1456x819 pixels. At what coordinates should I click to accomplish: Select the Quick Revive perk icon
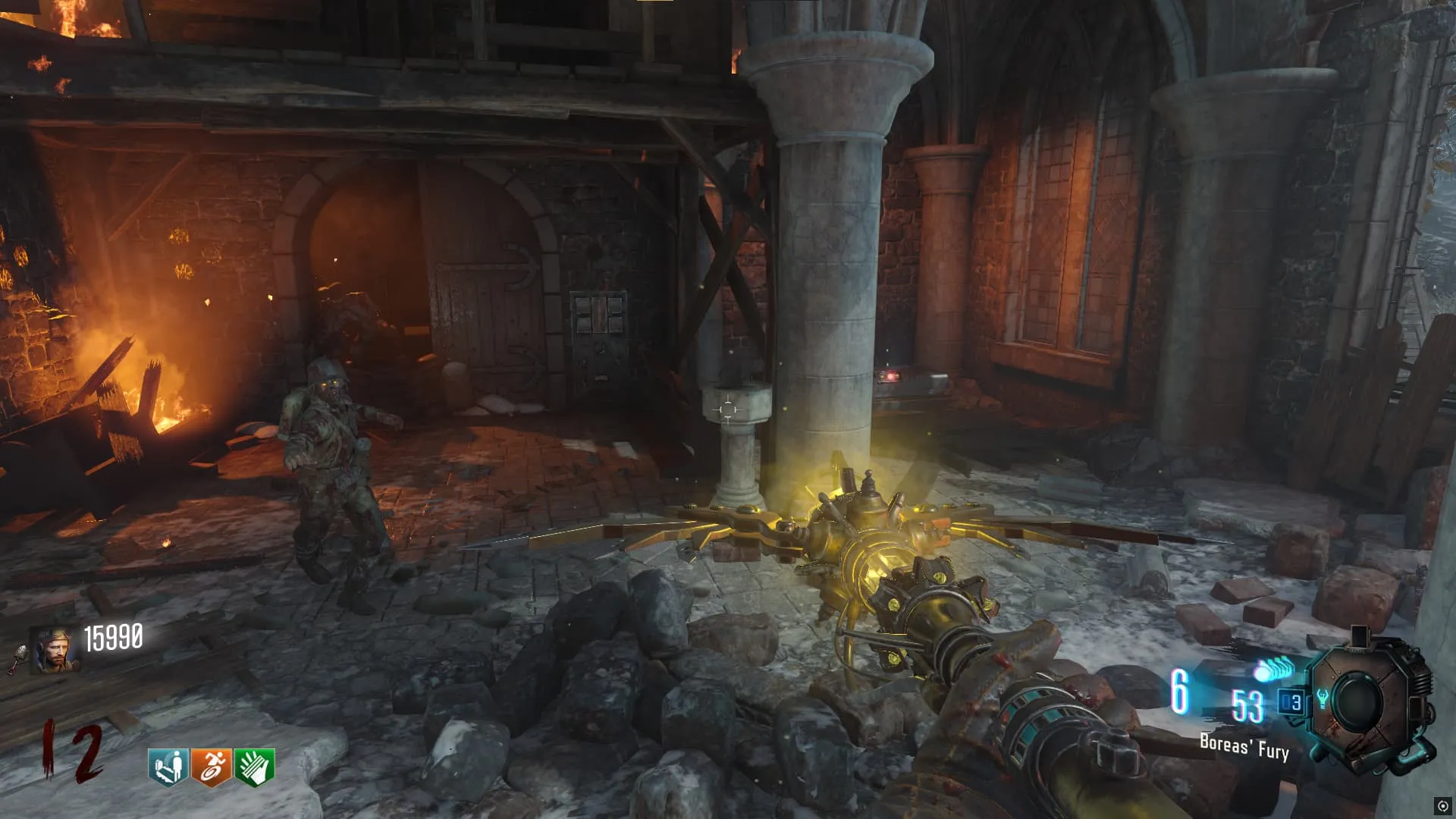168,767
